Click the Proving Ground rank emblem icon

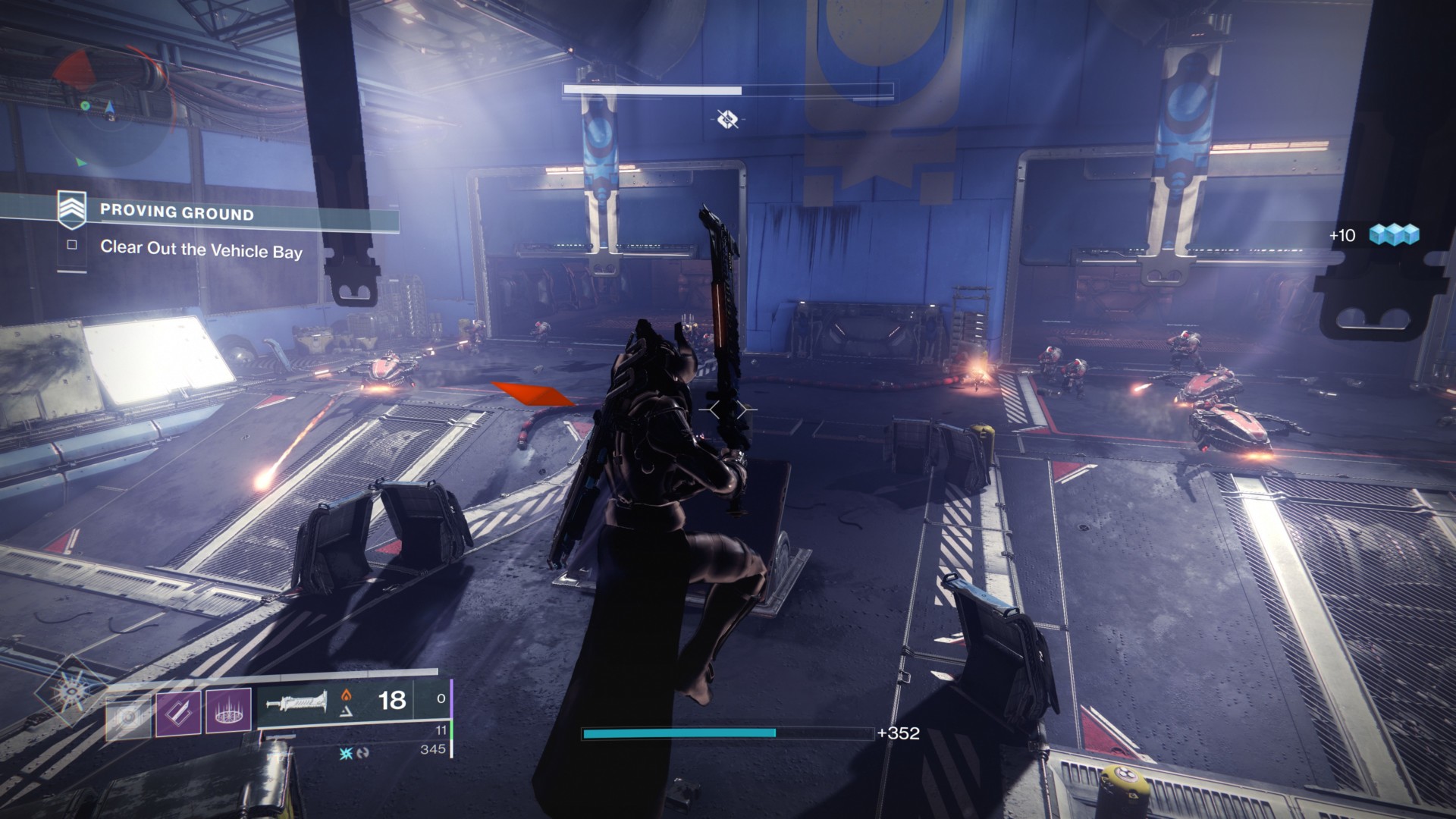tap(73, 212)
